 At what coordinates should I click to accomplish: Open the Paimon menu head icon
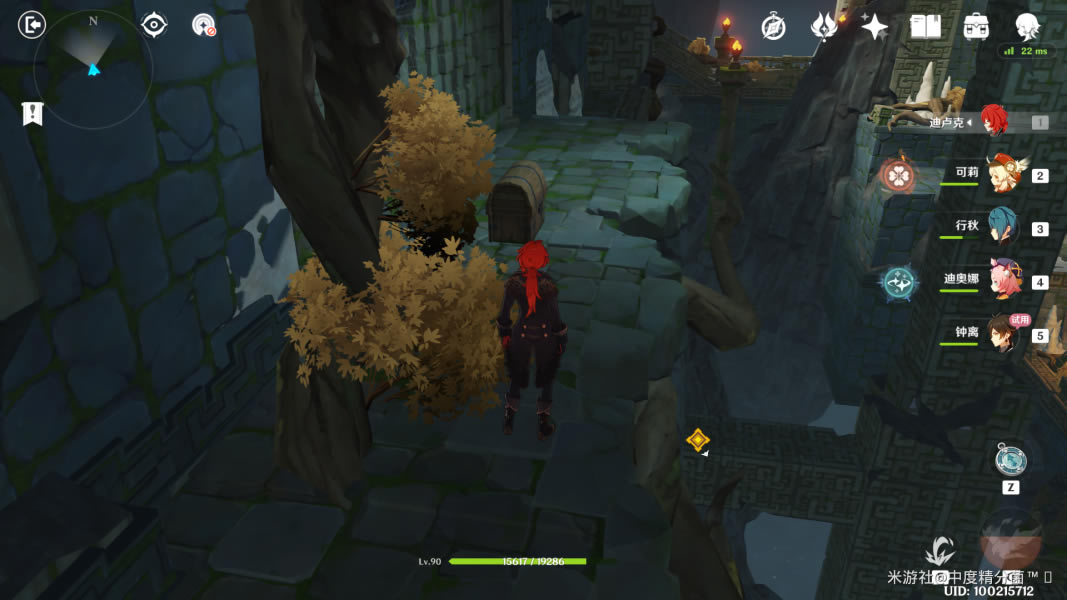click(1027, 25)
